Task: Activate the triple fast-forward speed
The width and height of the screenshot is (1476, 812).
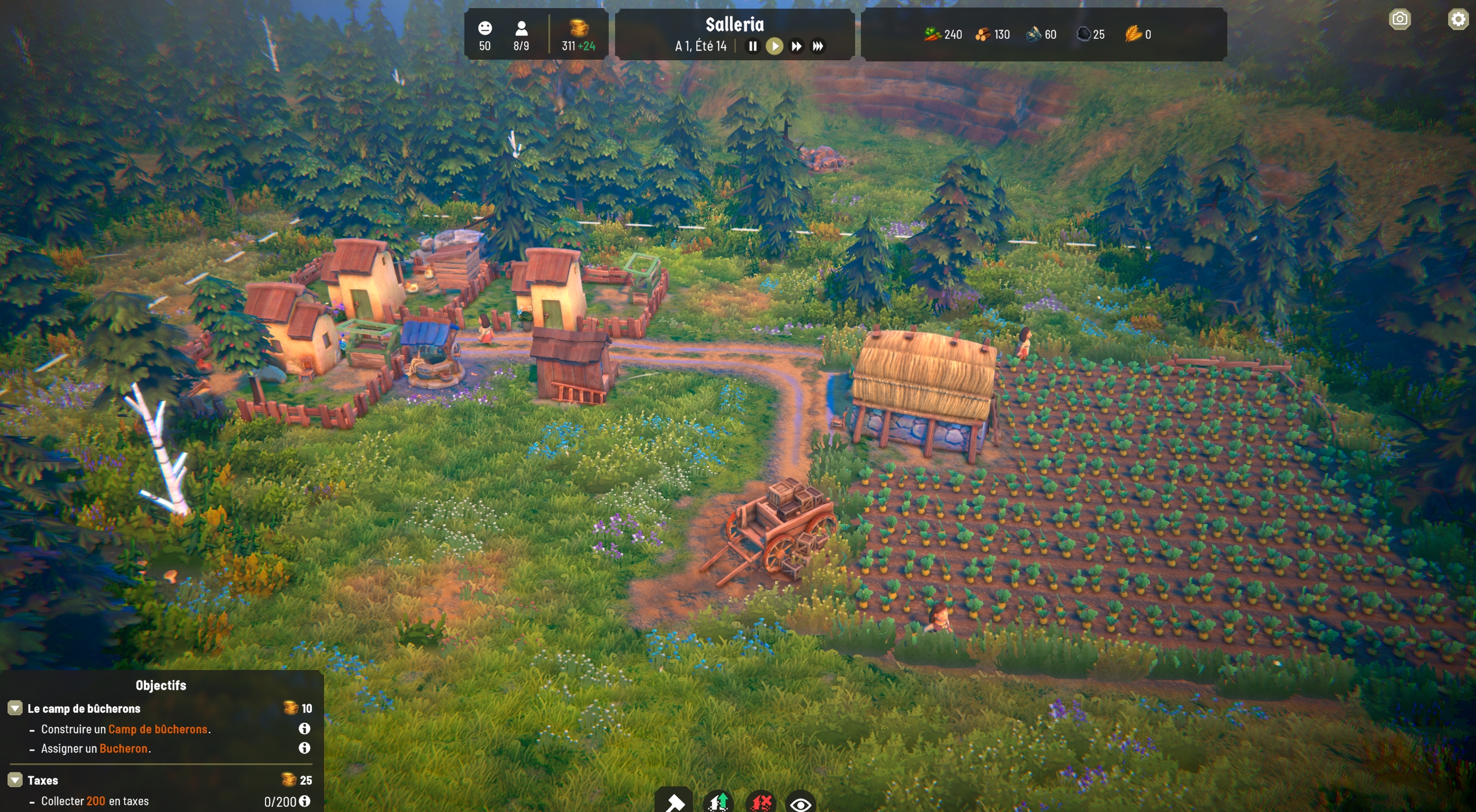Action: [818, 46]
